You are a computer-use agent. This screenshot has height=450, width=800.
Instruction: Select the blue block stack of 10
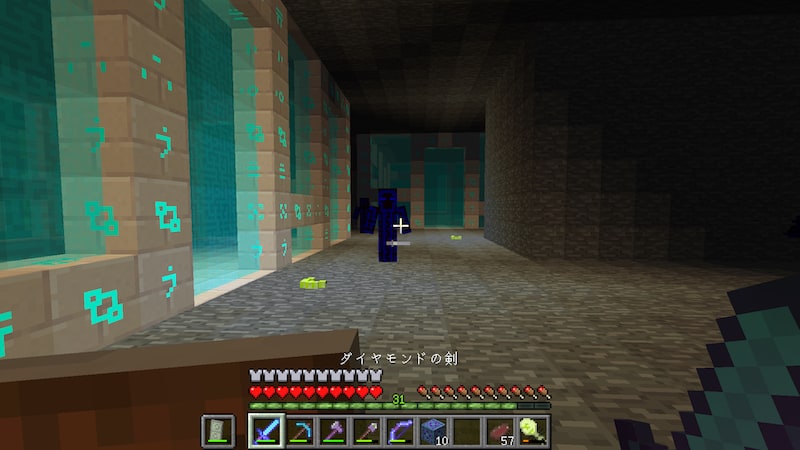click(433, 431)
